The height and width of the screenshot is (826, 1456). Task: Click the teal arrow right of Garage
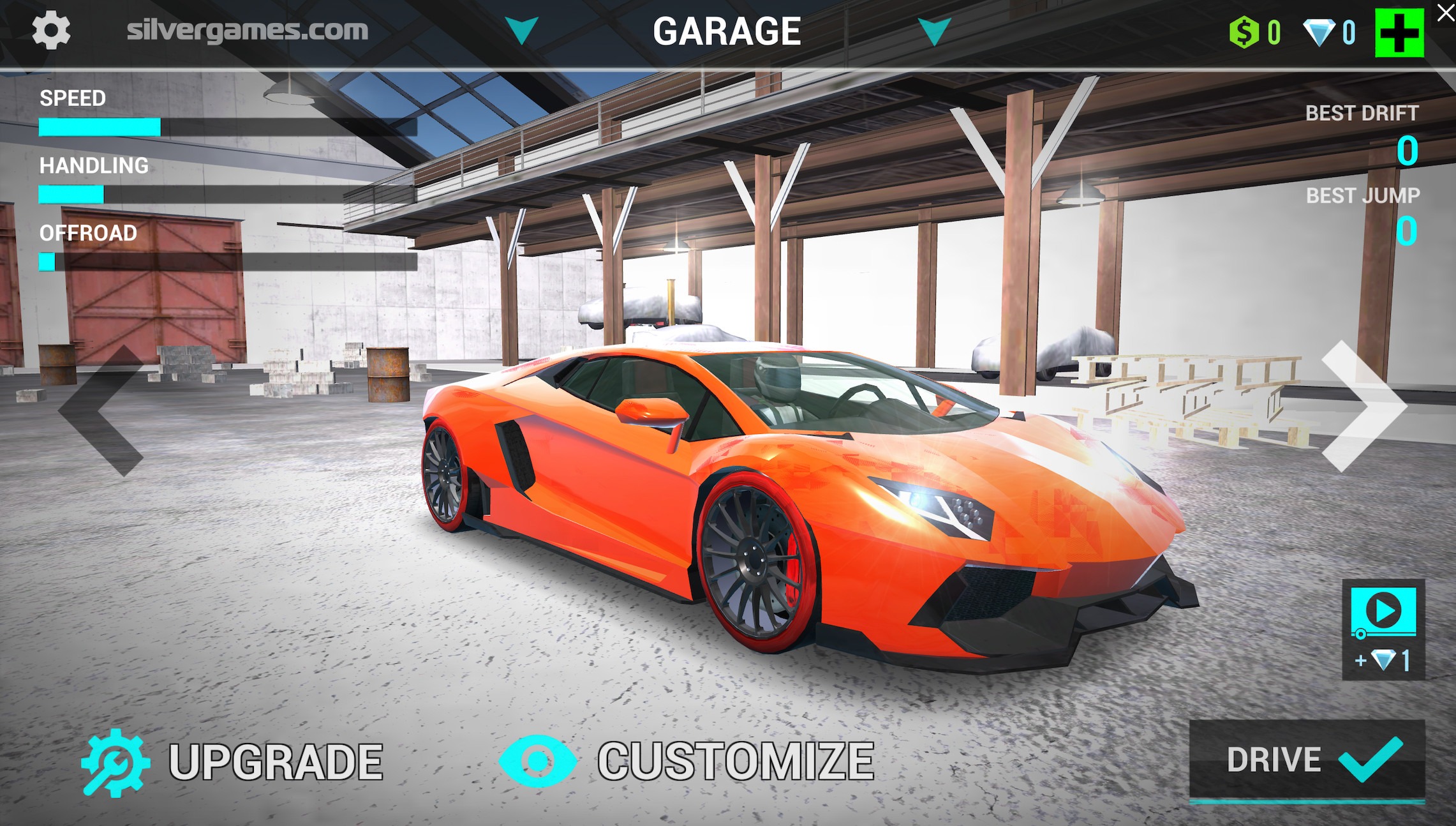pyautogui.click(x=934, y=31)
